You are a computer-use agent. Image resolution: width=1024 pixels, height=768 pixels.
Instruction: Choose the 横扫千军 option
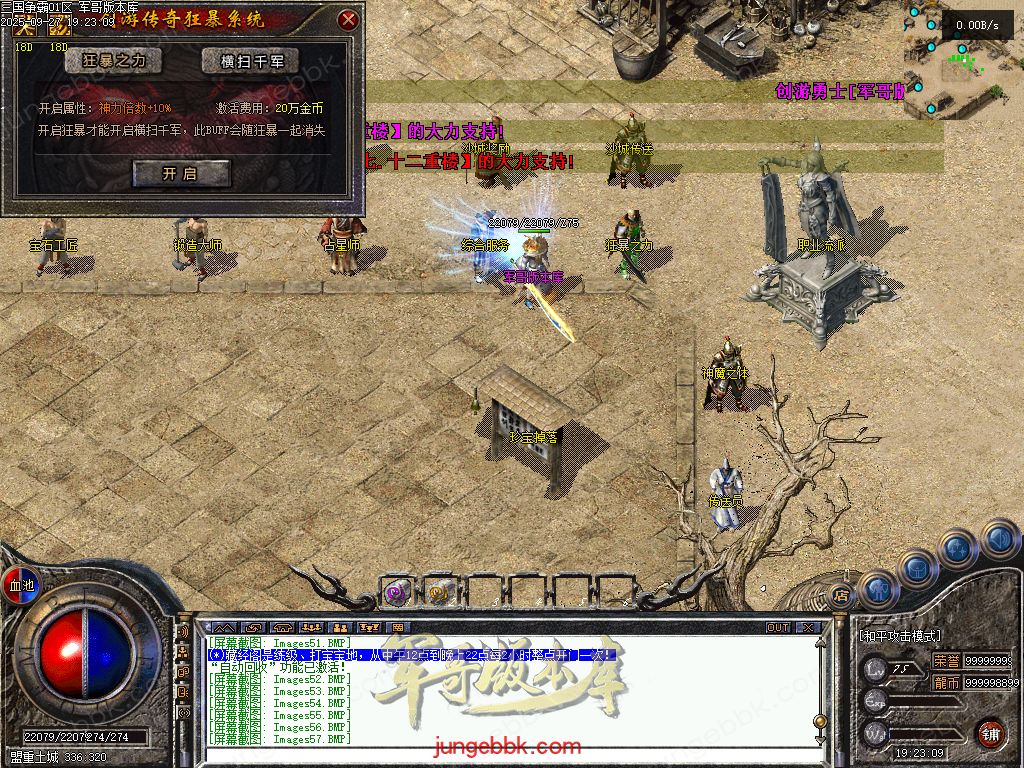click(x=250, y=61)
